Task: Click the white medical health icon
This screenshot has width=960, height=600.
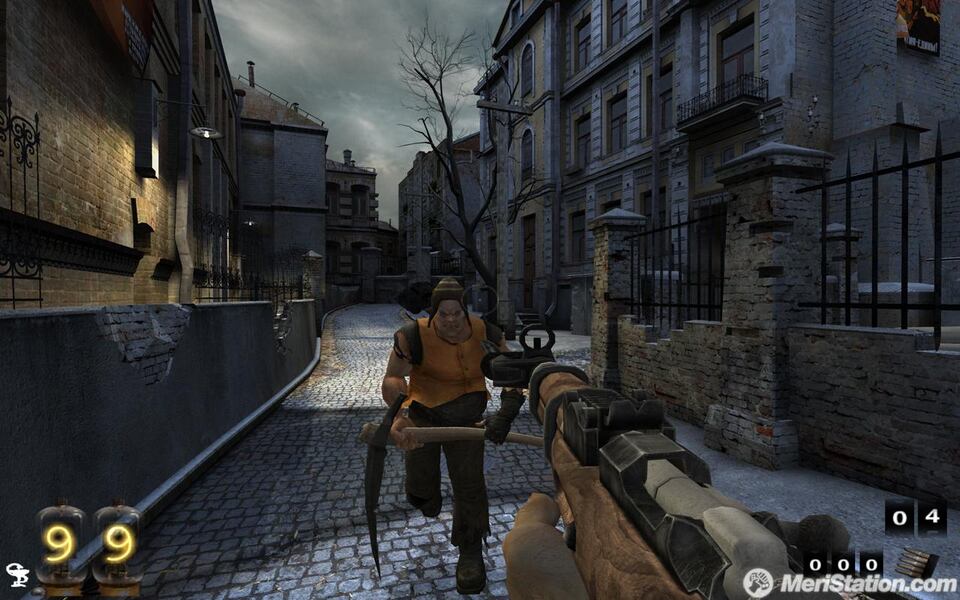Action: 17,574
